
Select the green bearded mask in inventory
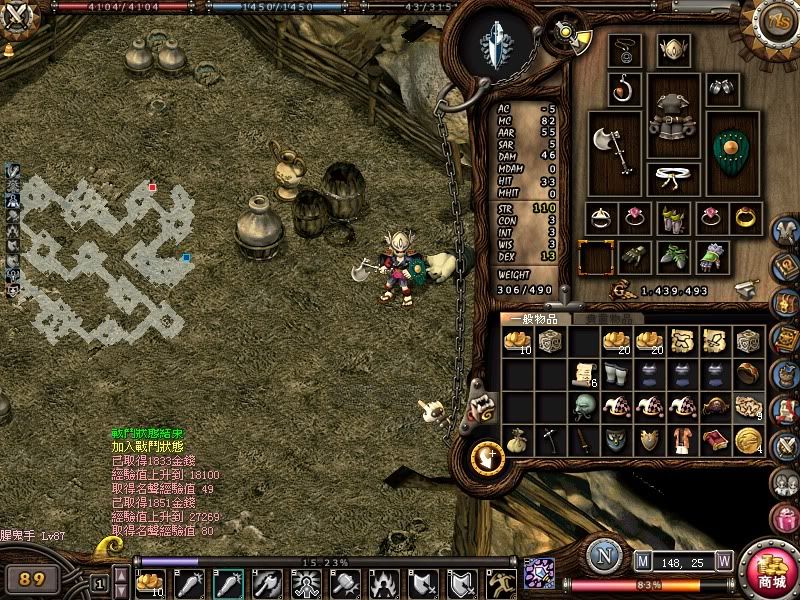pos(583,407)
